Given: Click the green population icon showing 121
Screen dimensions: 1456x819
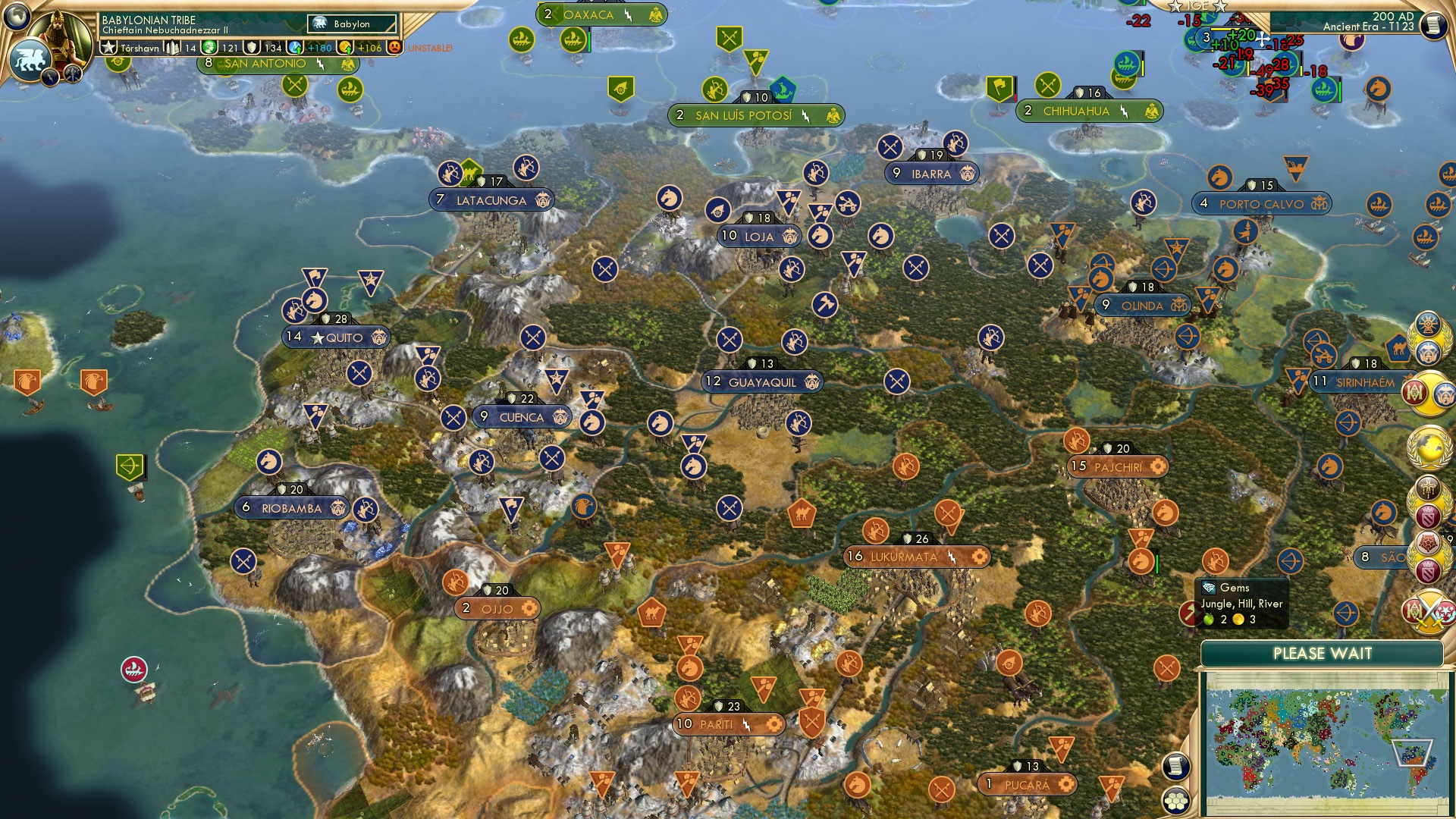Looking at the screenshot, I should pos(208,48).
